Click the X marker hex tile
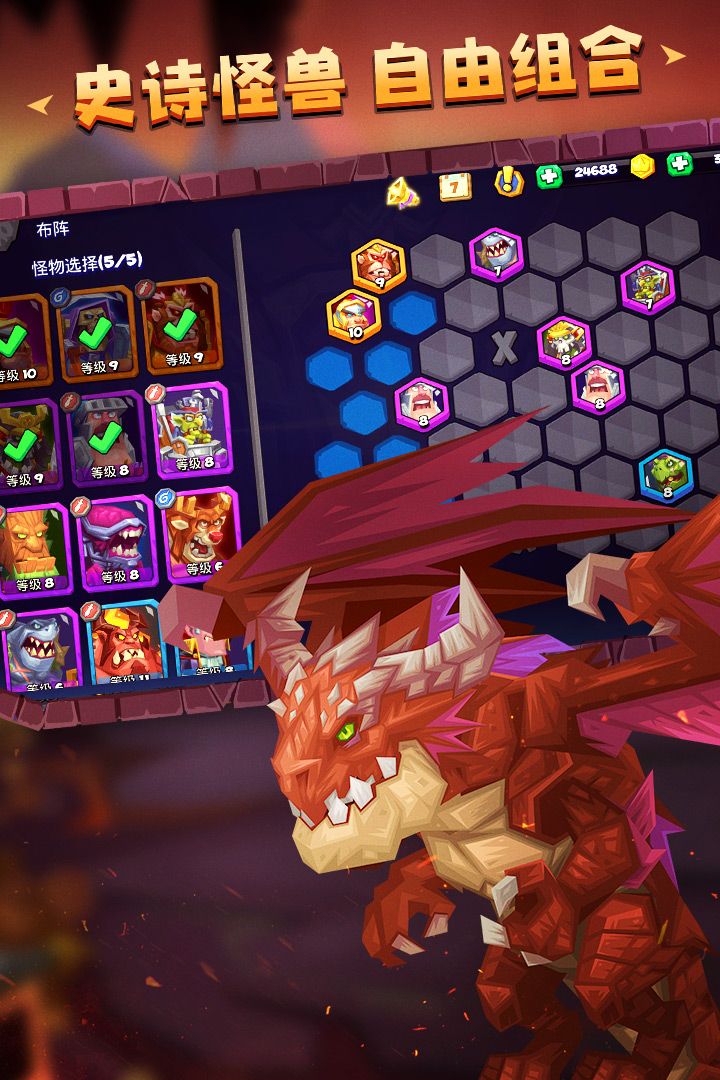 click(505, 346)
